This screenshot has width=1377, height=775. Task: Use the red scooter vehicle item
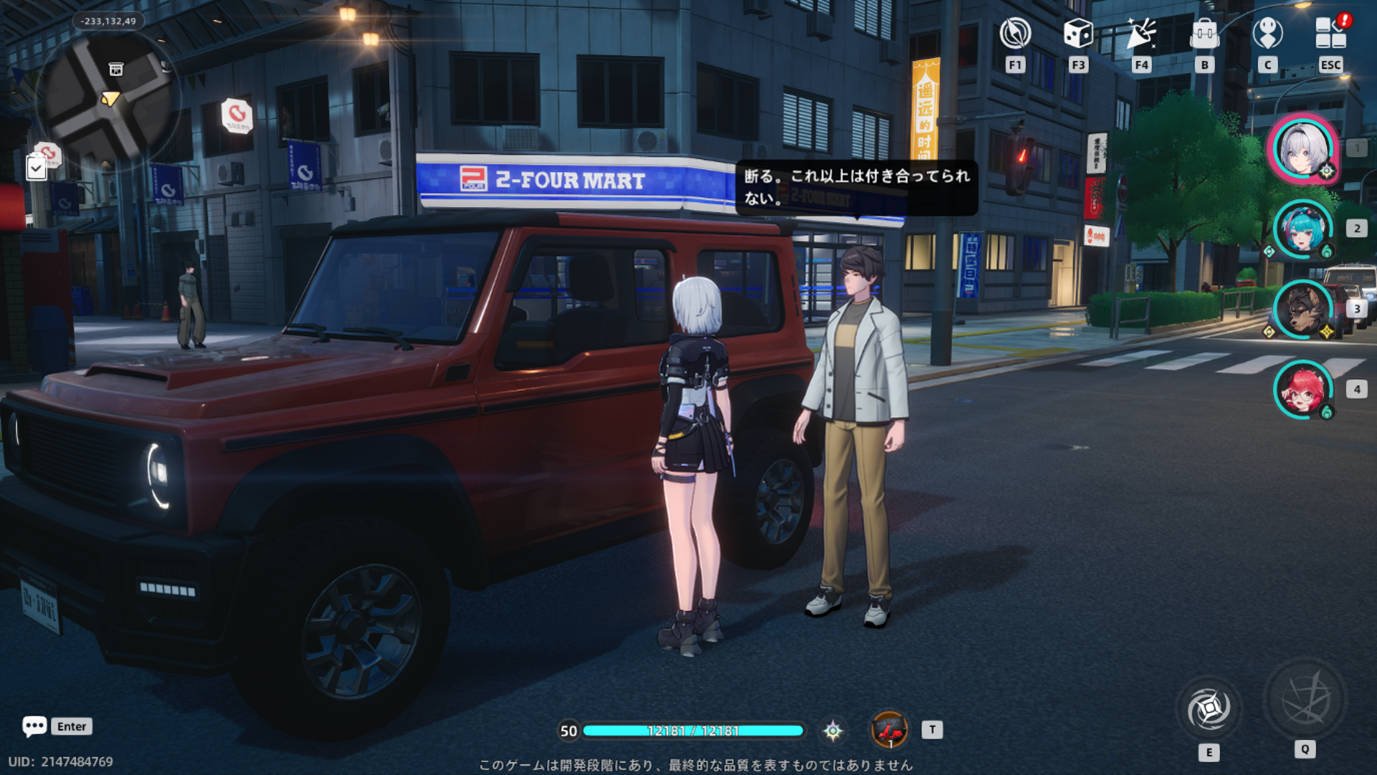[888, 730]
